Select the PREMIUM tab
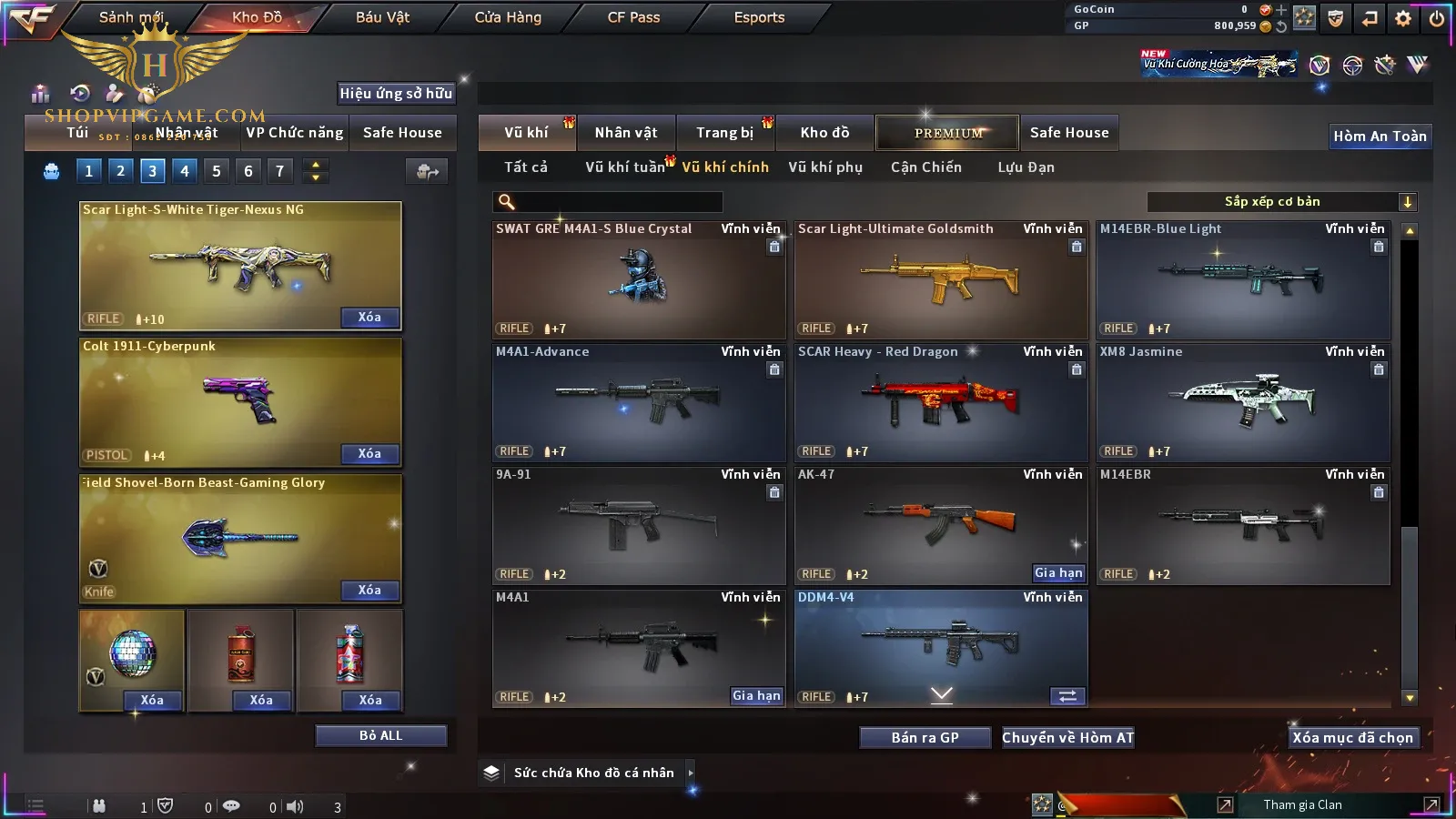Screen dimensions: 1456x819 coord(948,133)
